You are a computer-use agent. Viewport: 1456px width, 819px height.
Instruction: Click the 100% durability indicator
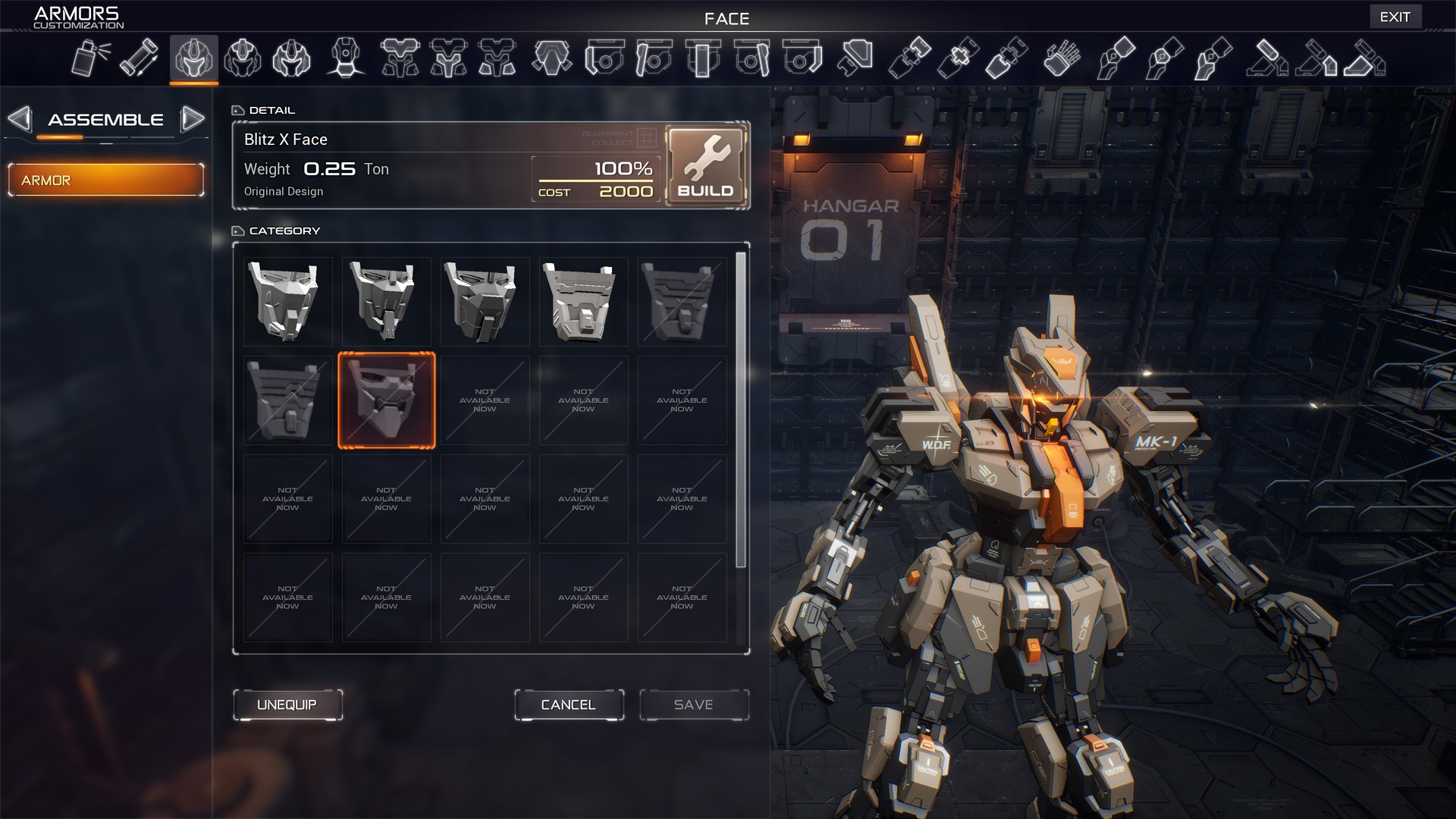(620, 168)
